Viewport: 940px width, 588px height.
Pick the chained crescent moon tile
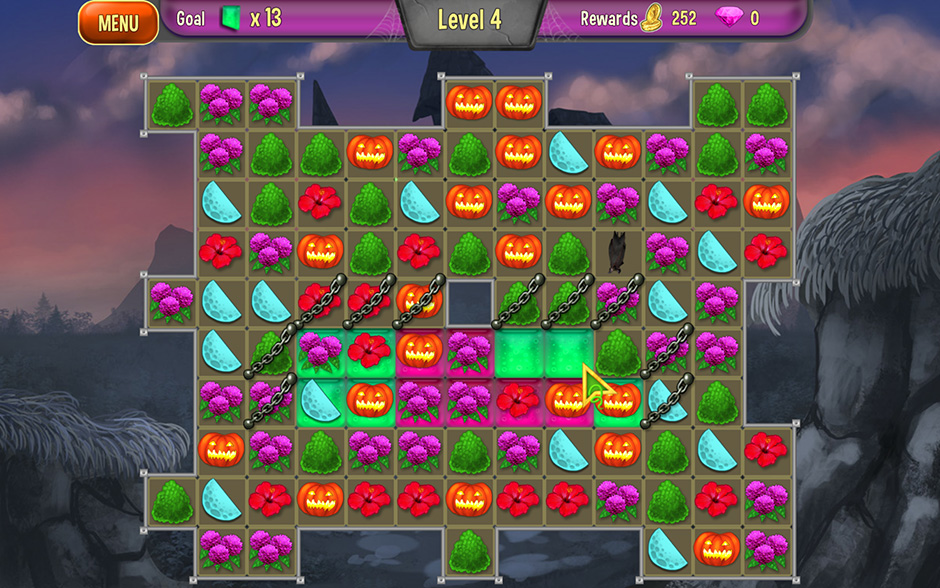pos(667,399)
